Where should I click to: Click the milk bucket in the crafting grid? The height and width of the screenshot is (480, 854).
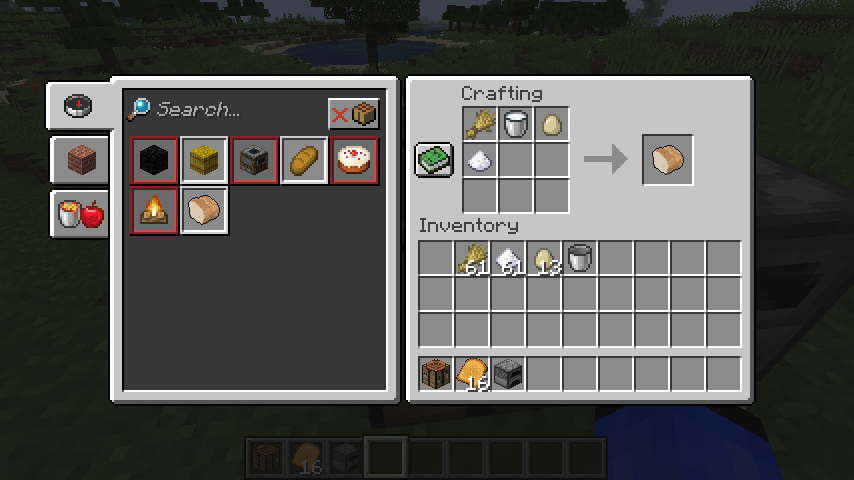coord(516,125)
